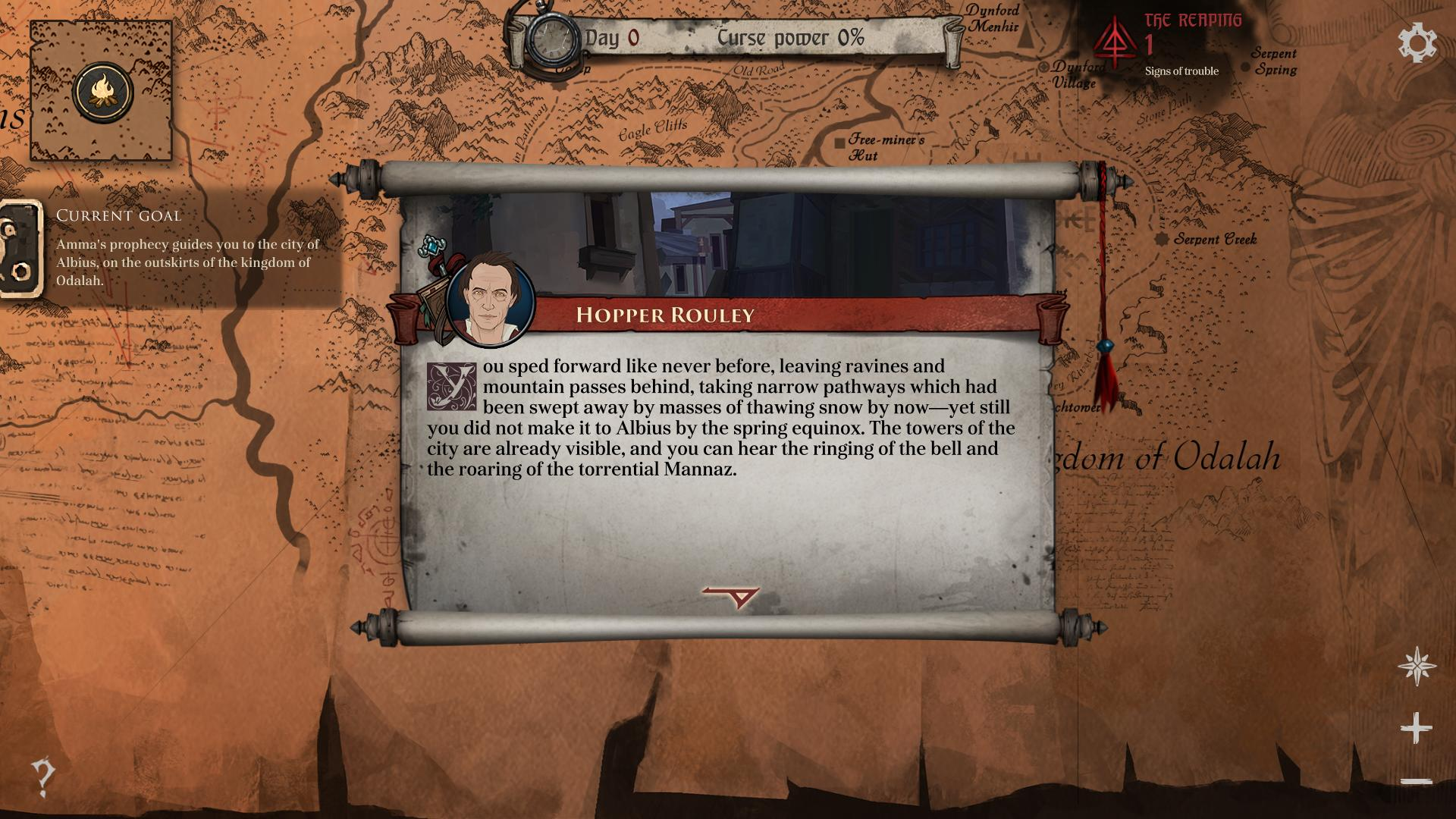Advance dialogue with the red arrow
Image resolution: width=1456 pixels, height=819 pixels.
coord(732,597)
